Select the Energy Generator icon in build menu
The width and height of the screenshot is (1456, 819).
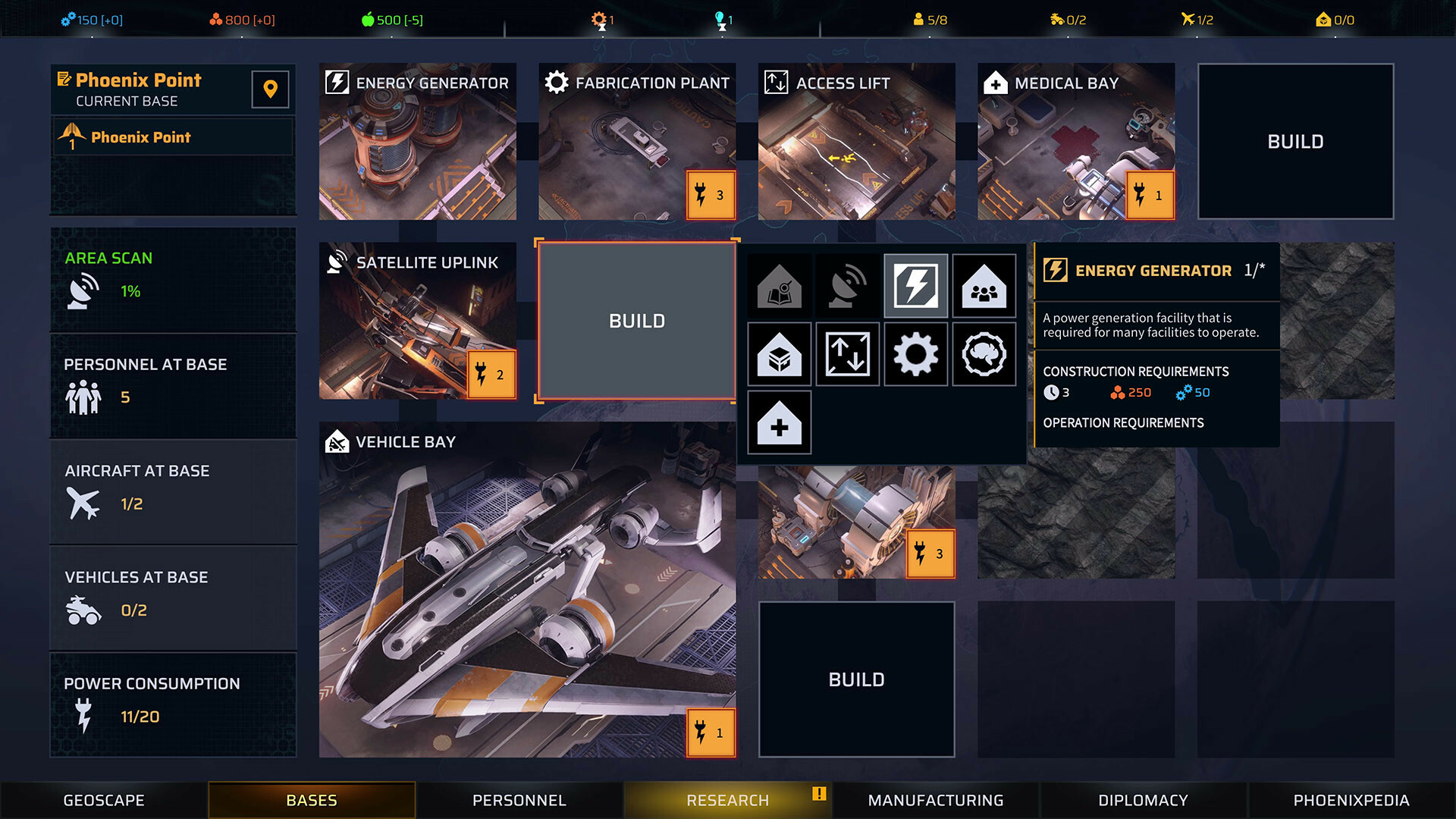pos(915,286)
